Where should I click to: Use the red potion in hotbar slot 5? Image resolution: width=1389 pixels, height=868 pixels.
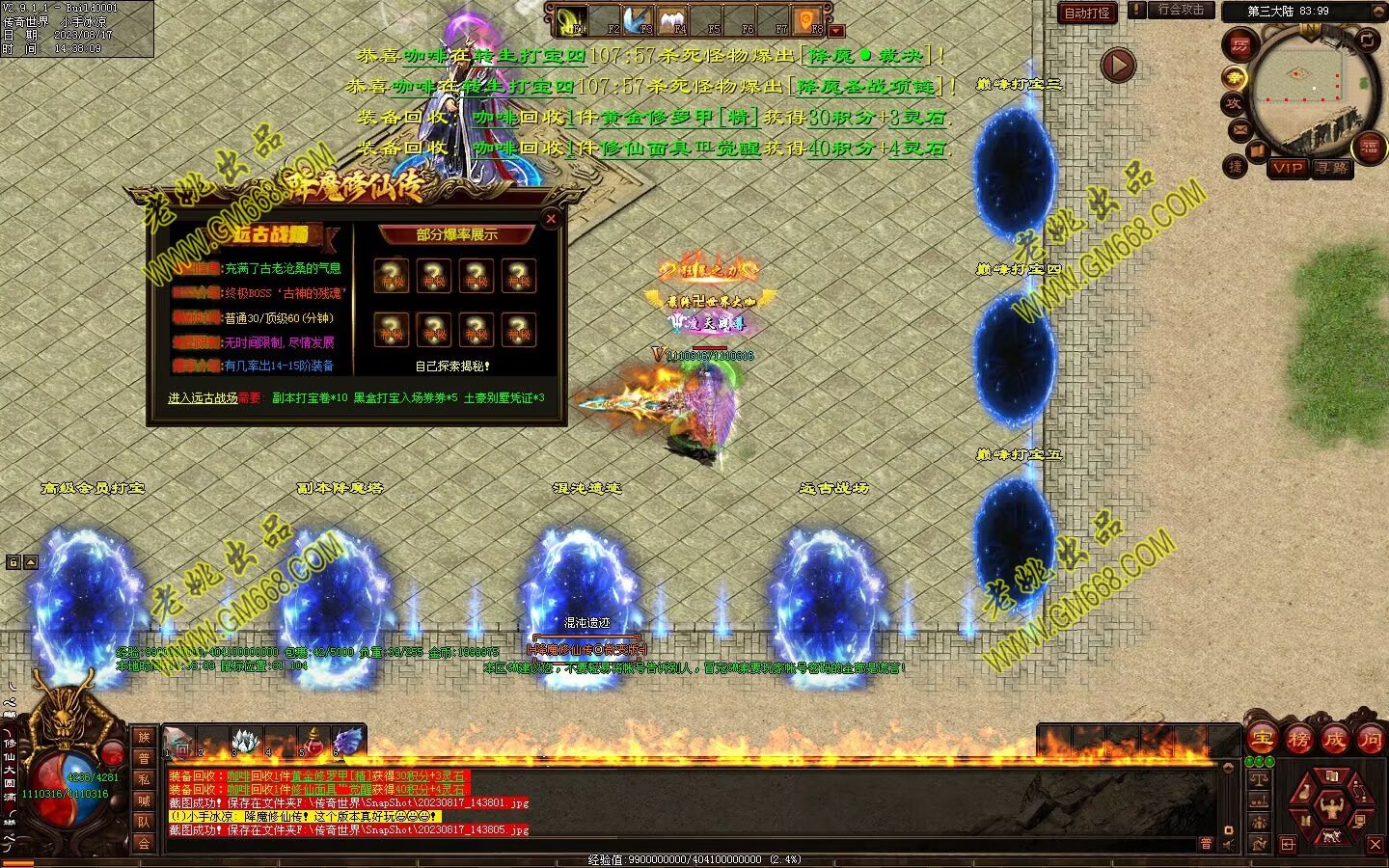point(312,741)
